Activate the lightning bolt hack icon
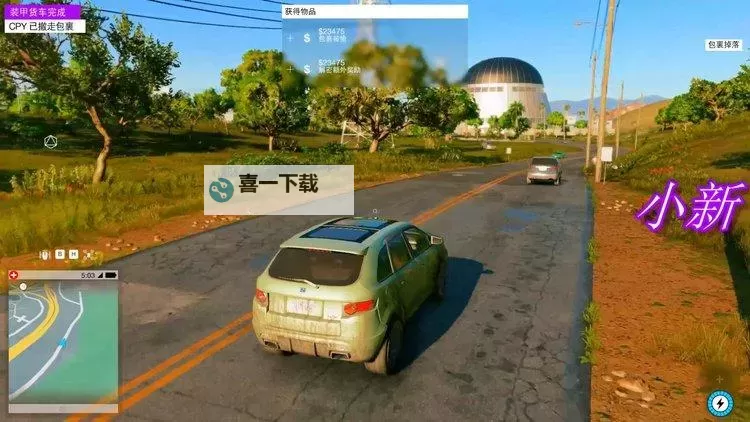The width and height of the screenshot is (750, 422). pyautogui.click(x=719, y=402)
